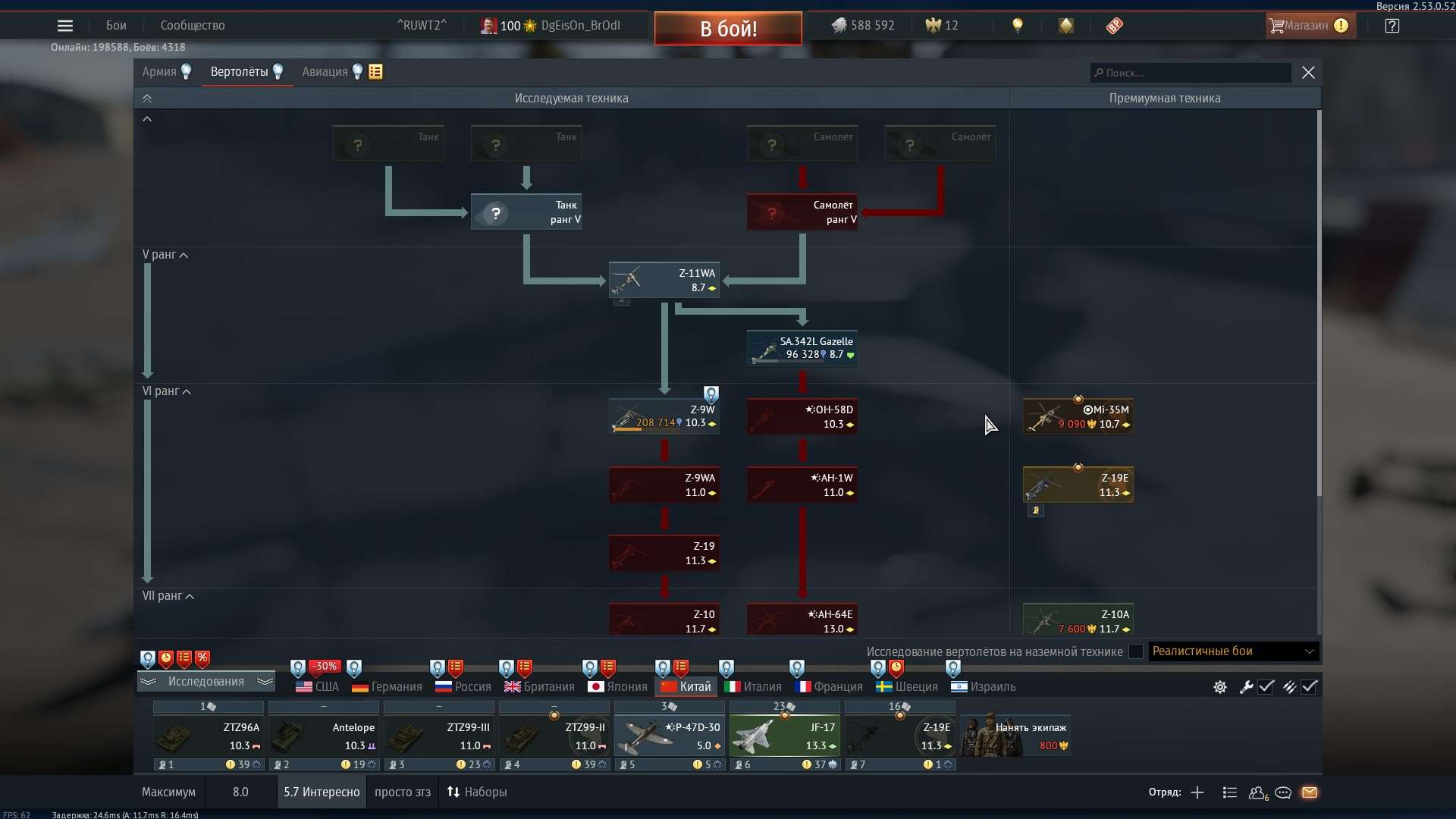Collapse the VII ранг section
The width and height of the screenshot is (1456, 819).
point(189,596)
